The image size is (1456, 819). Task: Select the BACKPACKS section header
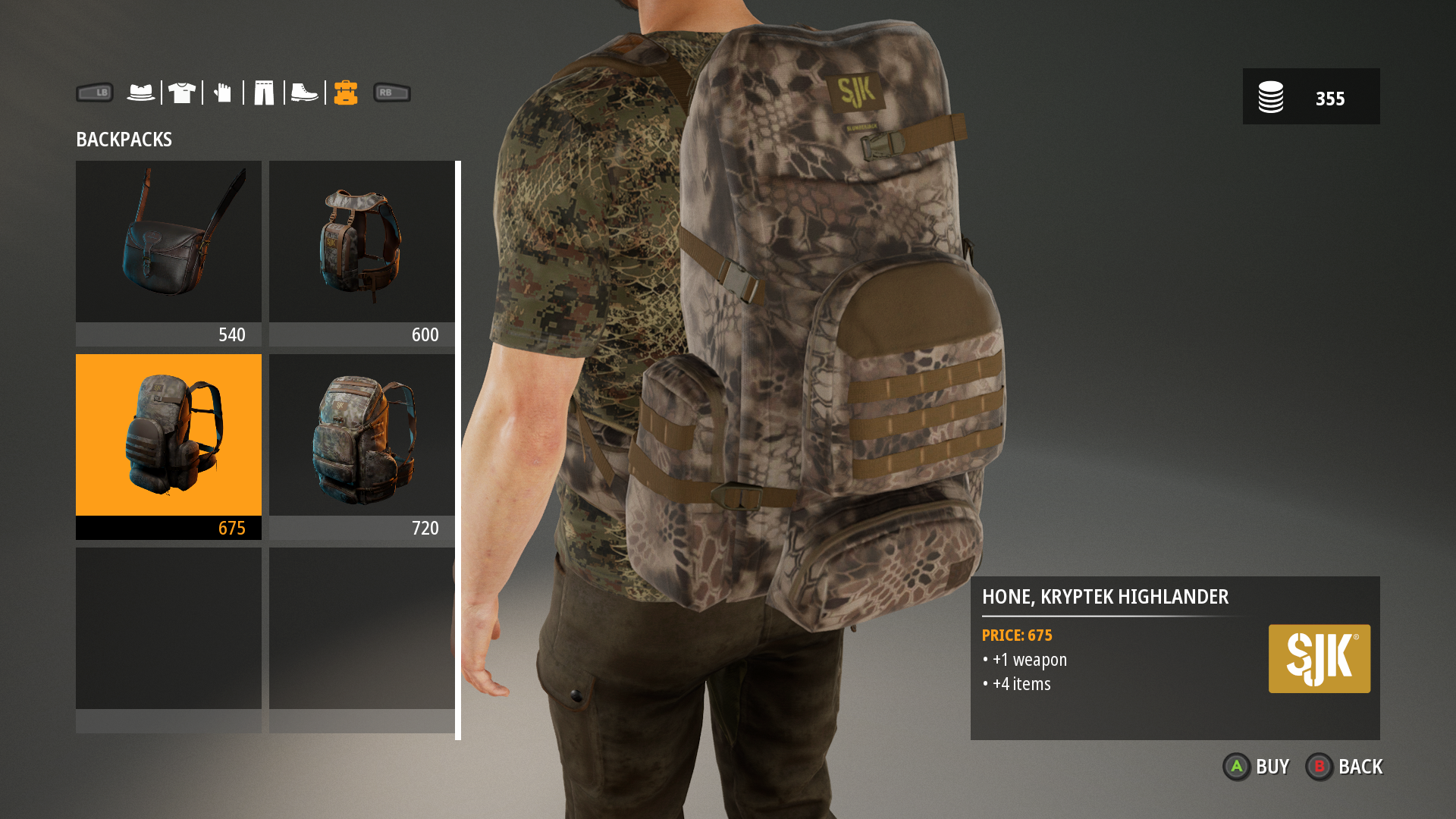(x=124, y=140)
